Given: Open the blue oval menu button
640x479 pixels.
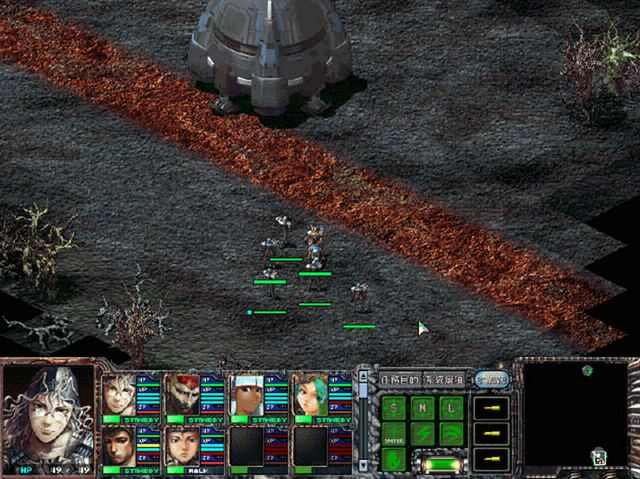Looking at the screenshot, I should (490, 379).
